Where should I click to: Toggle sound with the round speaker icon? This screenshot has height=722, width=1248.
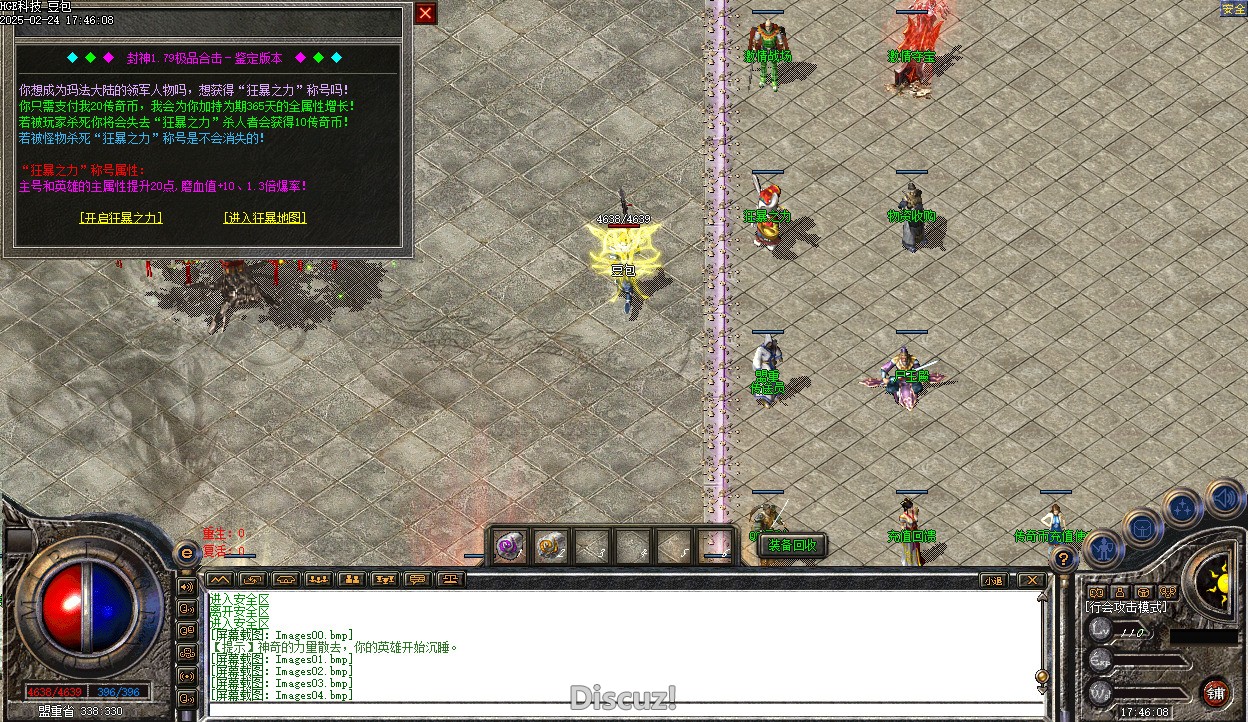(x=1223, y=496)
